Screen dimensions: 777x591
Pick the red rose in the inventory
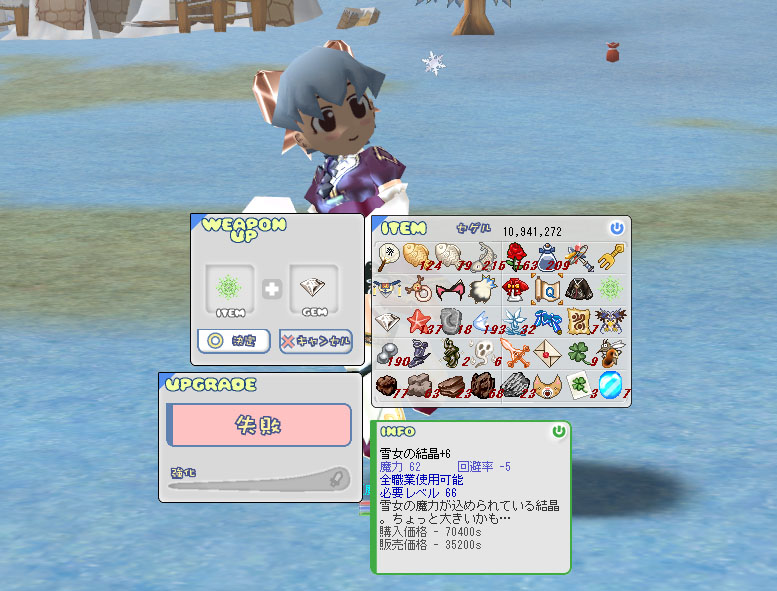[x=515, y=257]
